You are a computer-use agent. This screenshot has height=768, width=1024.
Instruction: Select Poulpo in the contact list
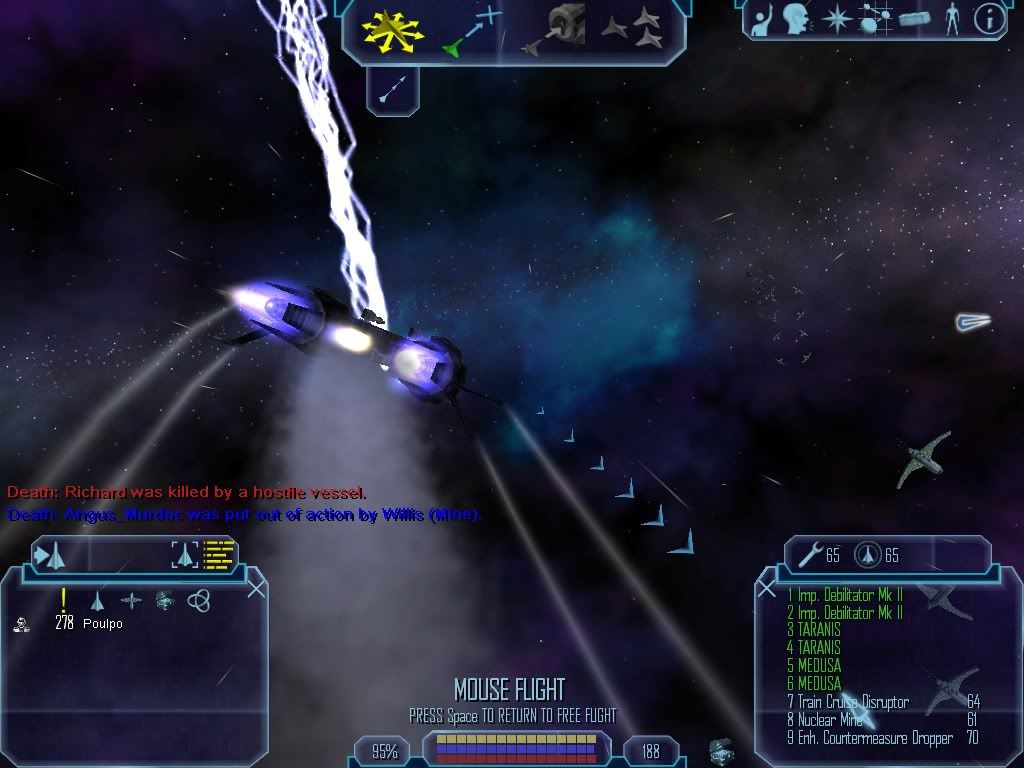[103, 624]
